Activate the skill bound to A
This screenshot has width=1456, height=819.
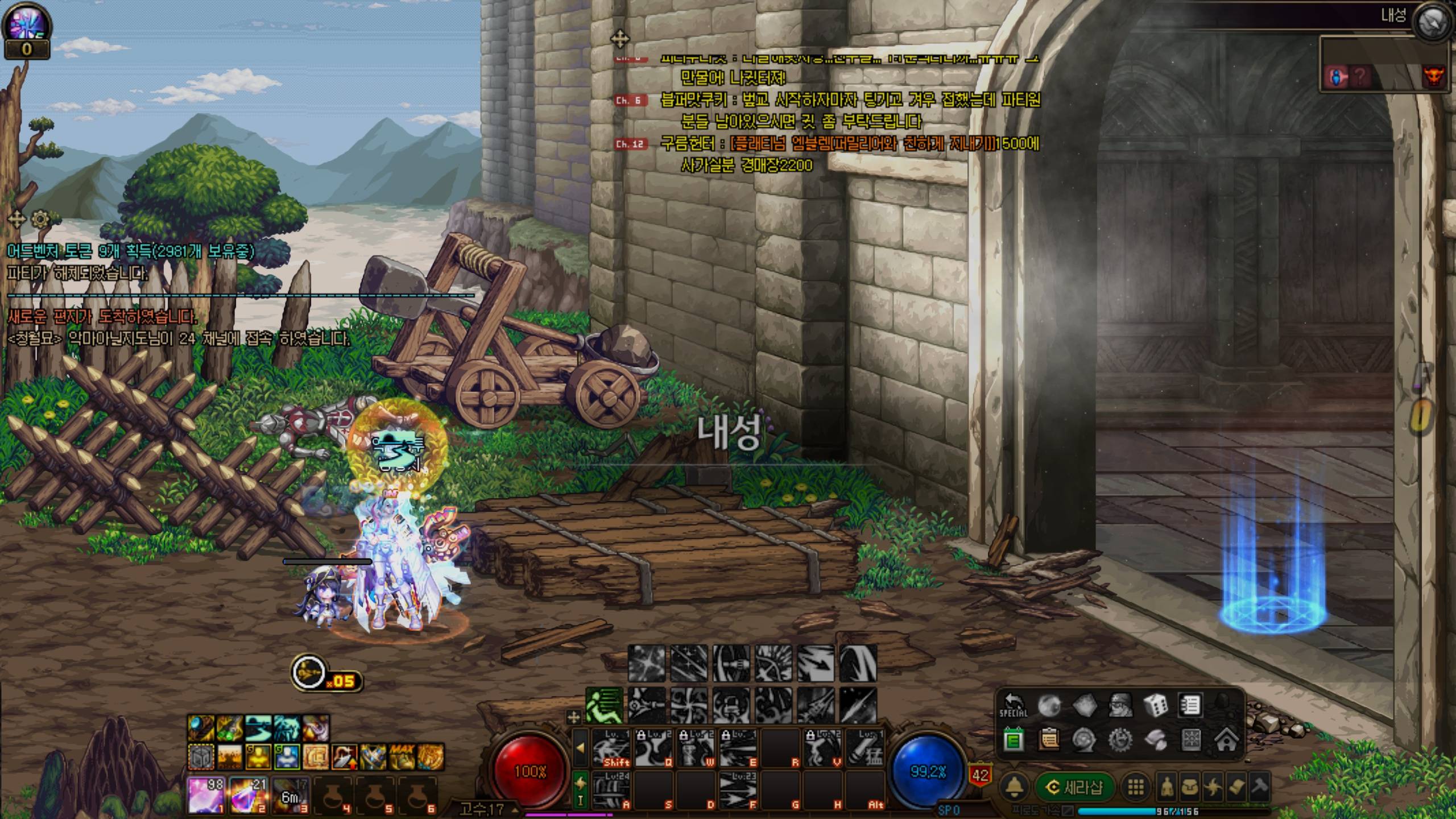(611, 789)
